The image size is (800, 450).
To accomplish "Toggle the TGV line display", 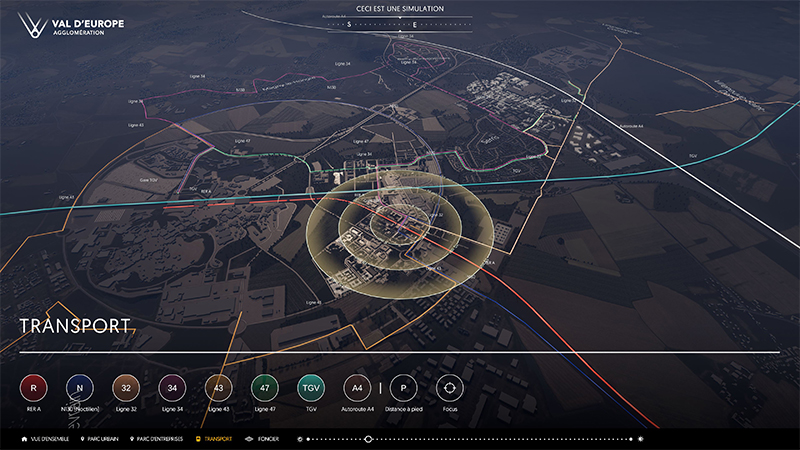I will coord(310,387).
